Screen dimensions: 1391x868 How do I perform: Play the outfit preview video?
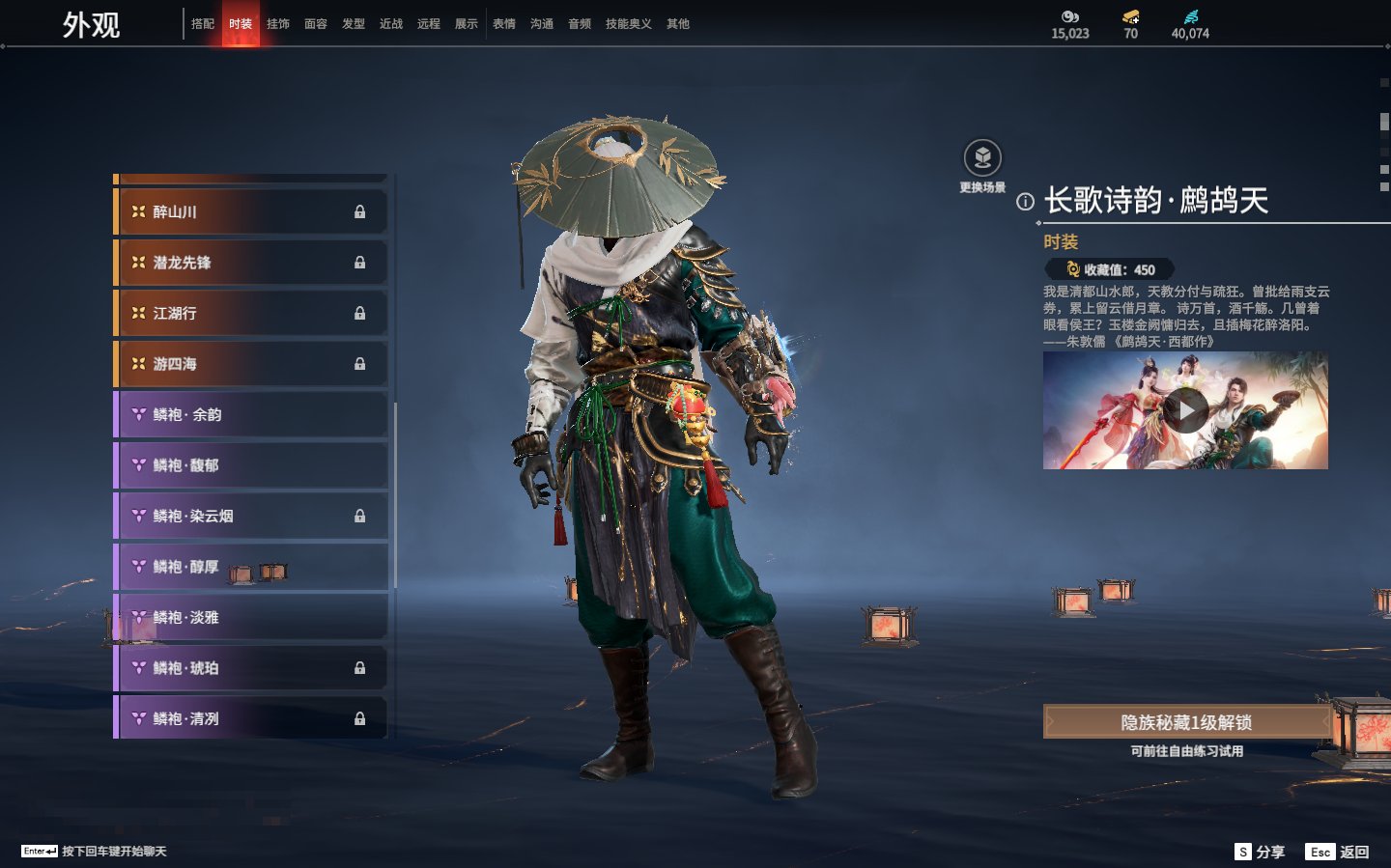point(1185,411)
